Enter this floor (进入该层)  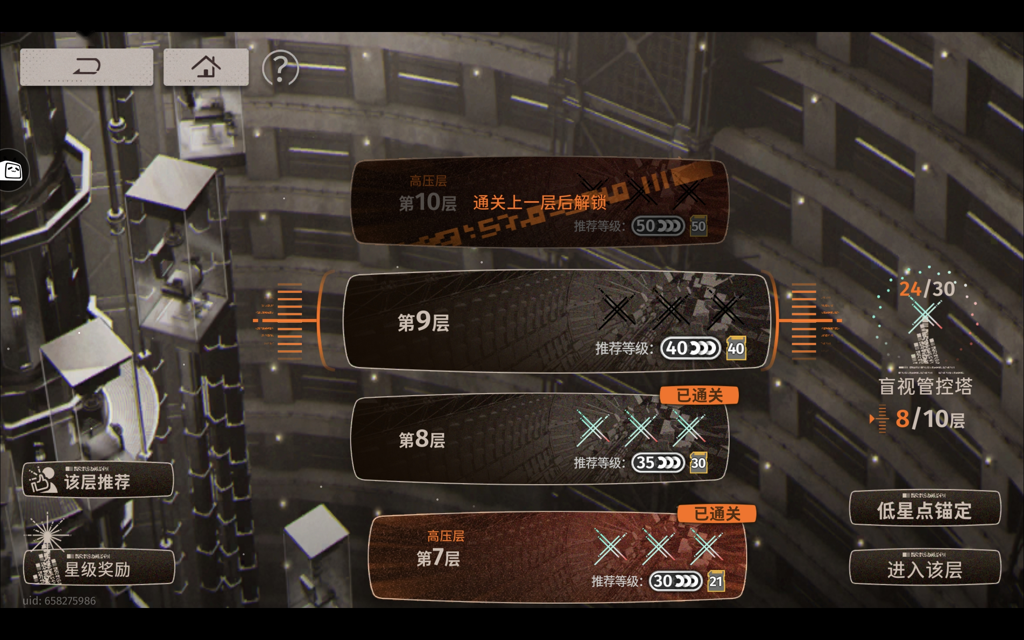pos(924,568)
